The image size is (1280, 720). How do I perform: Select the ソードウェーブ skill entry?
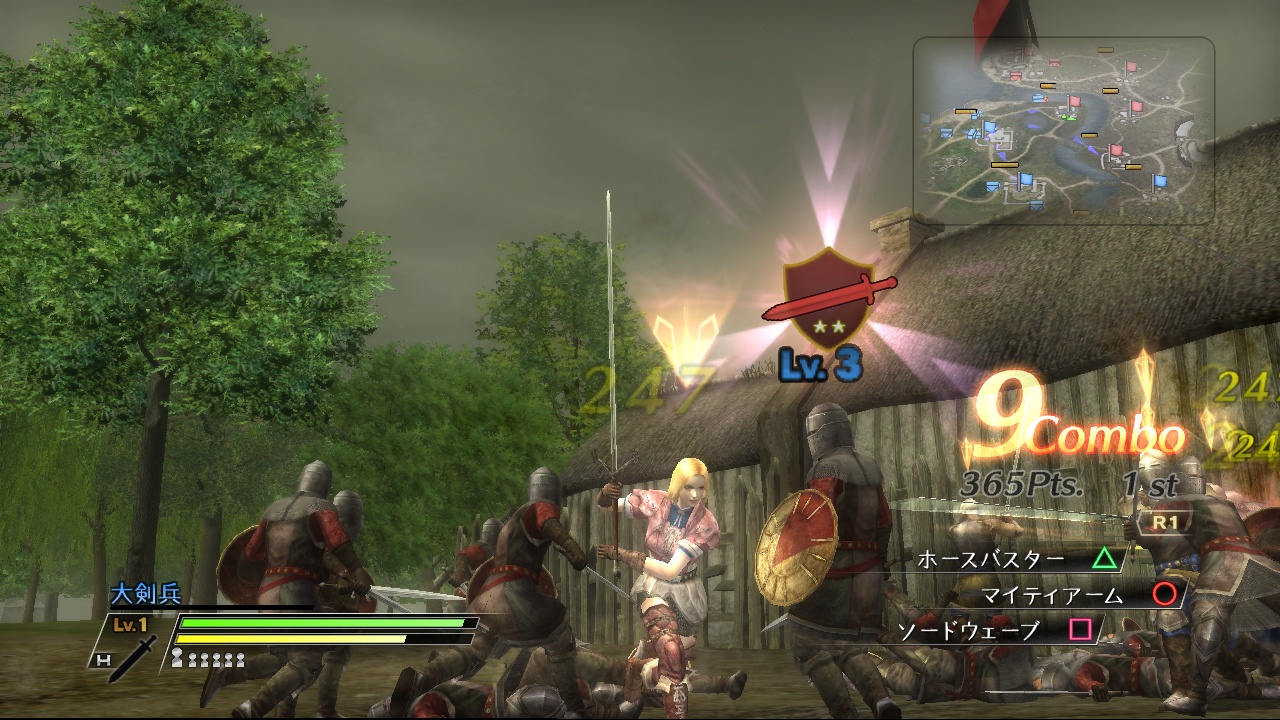966,628
